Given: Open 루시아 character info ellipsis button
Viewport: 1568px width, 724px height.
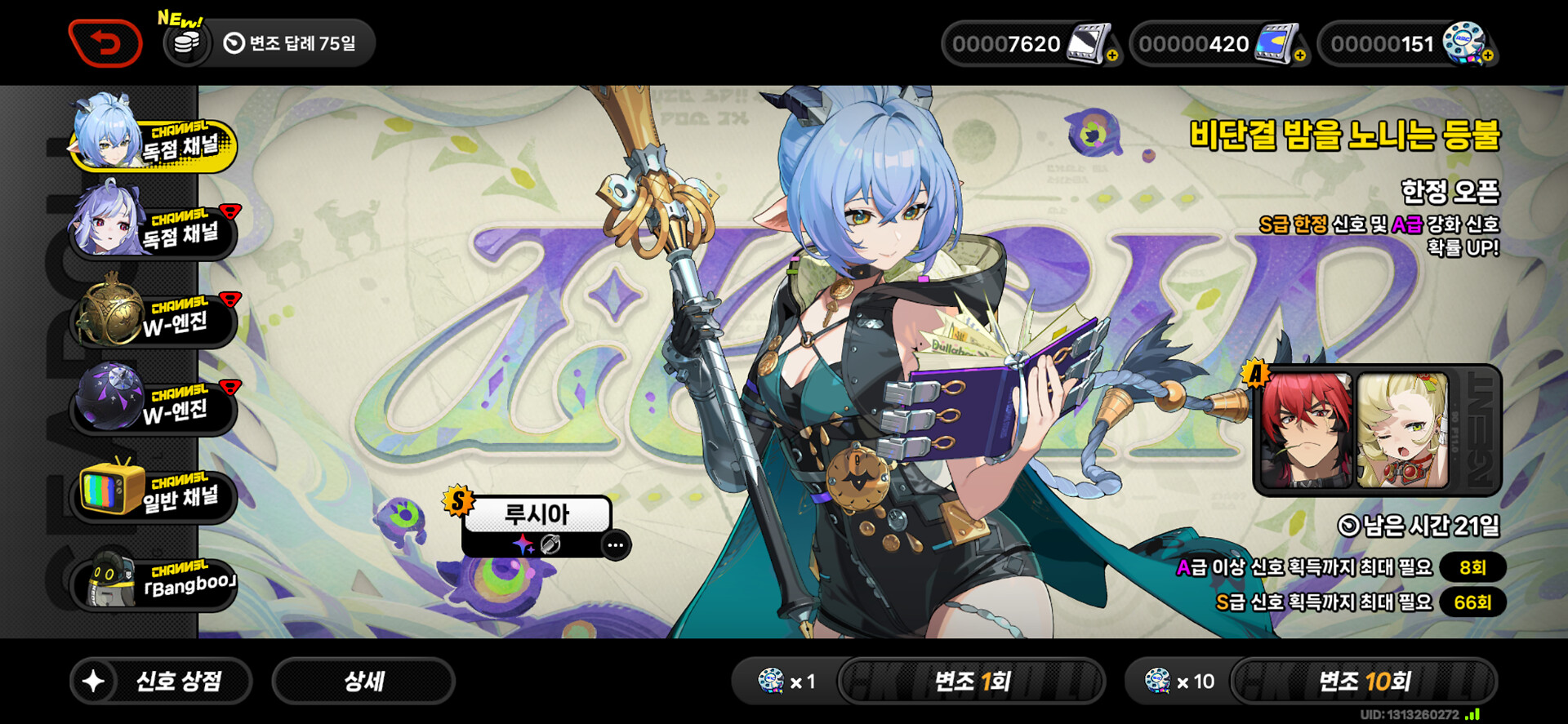Looking at the screenshot, I should coord(615,544).
